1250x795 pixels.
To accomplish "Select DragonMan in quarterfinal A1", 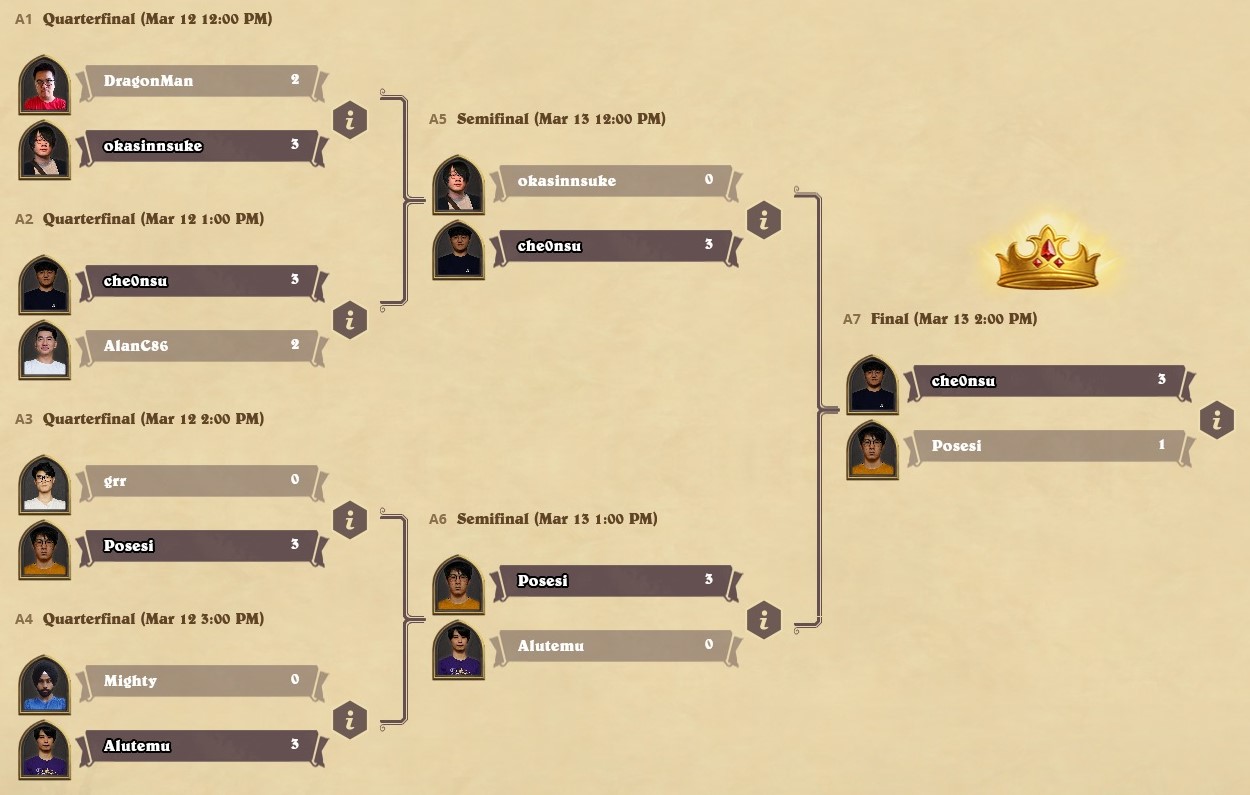I will click(200, 81).
